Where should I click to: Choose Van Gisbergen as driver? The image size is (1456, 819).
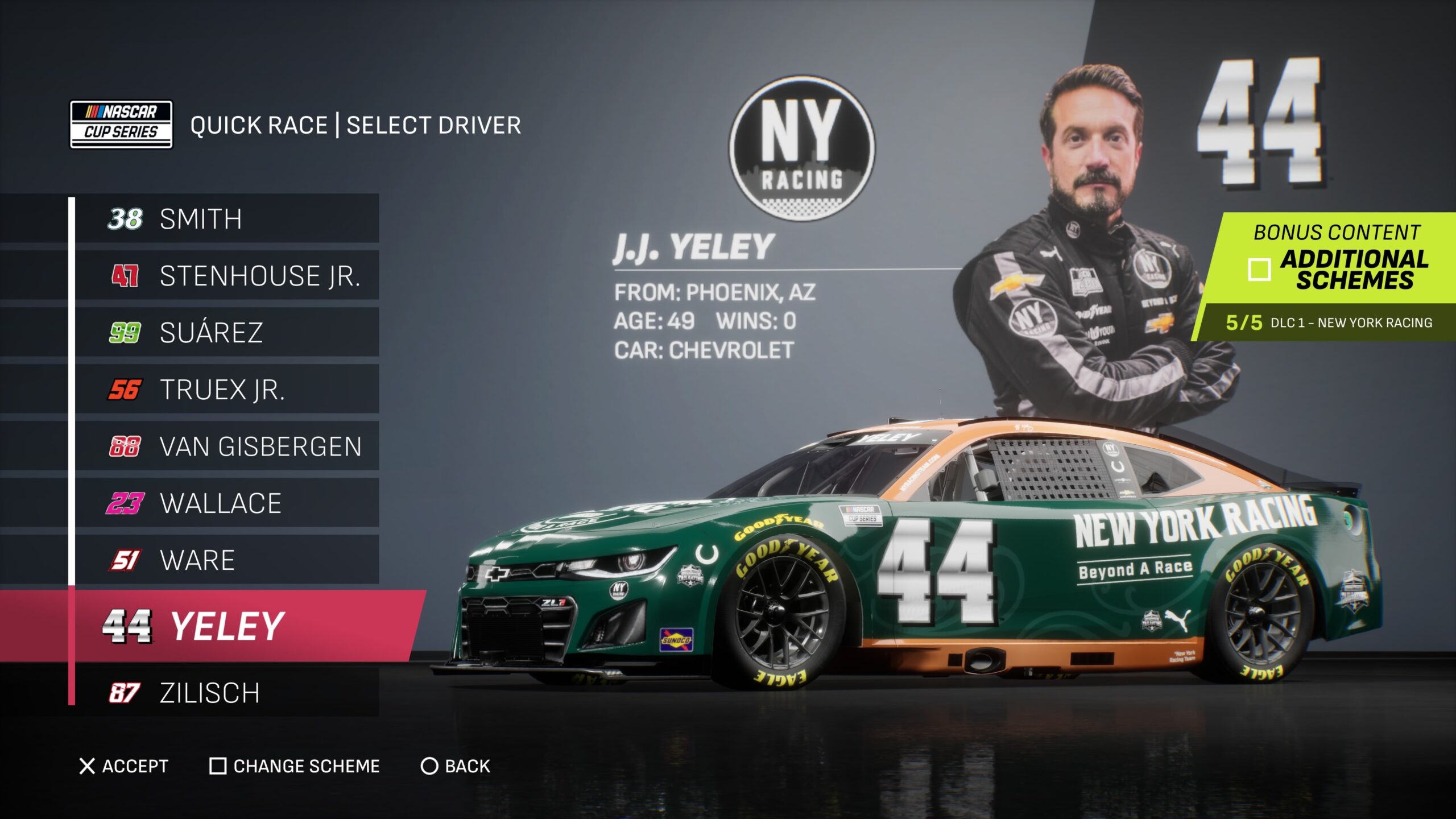pos(226,446)
